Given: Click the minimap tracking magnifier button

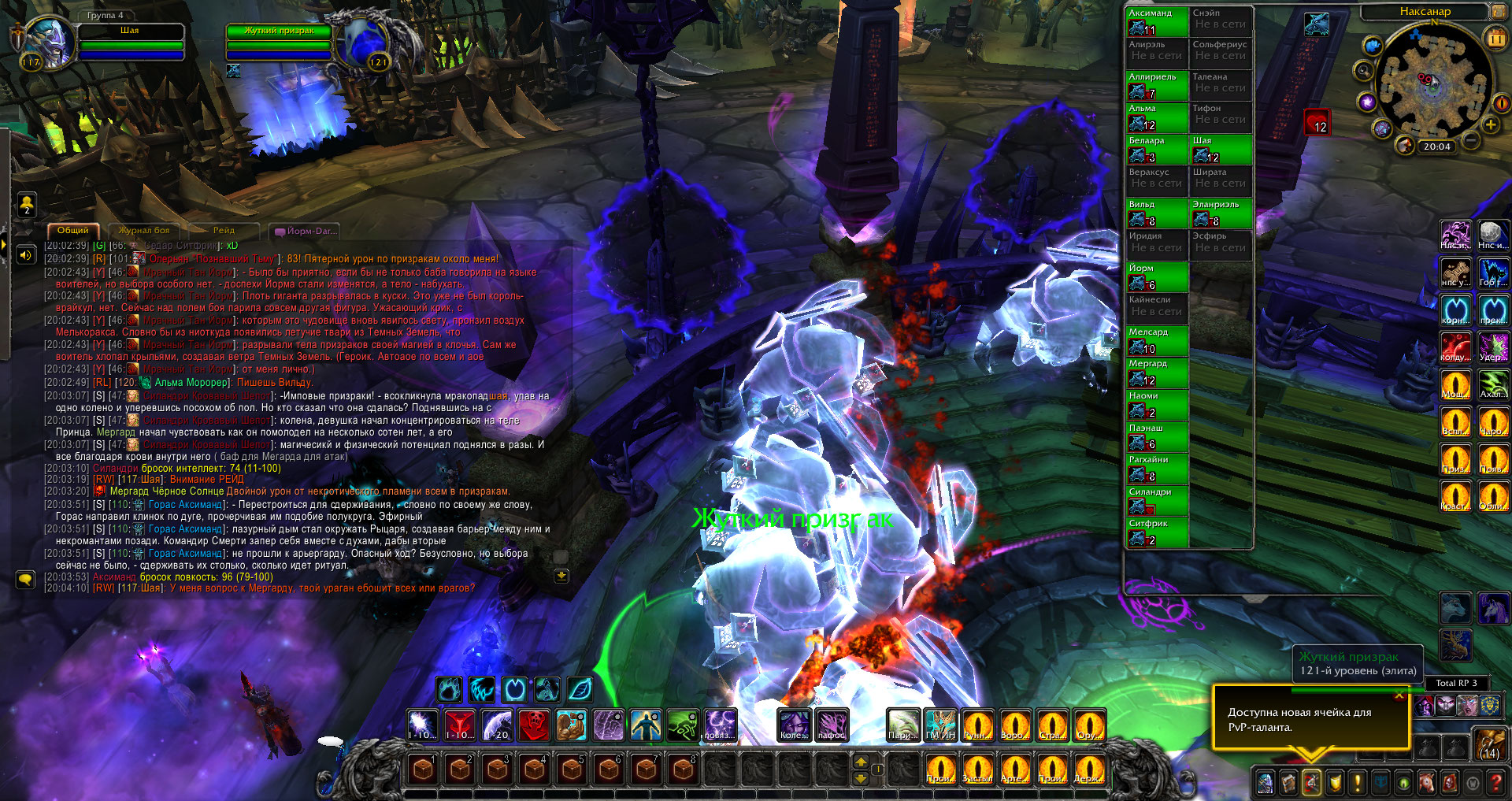Looking at the screenshot, I should click(x=1364, y=71).
